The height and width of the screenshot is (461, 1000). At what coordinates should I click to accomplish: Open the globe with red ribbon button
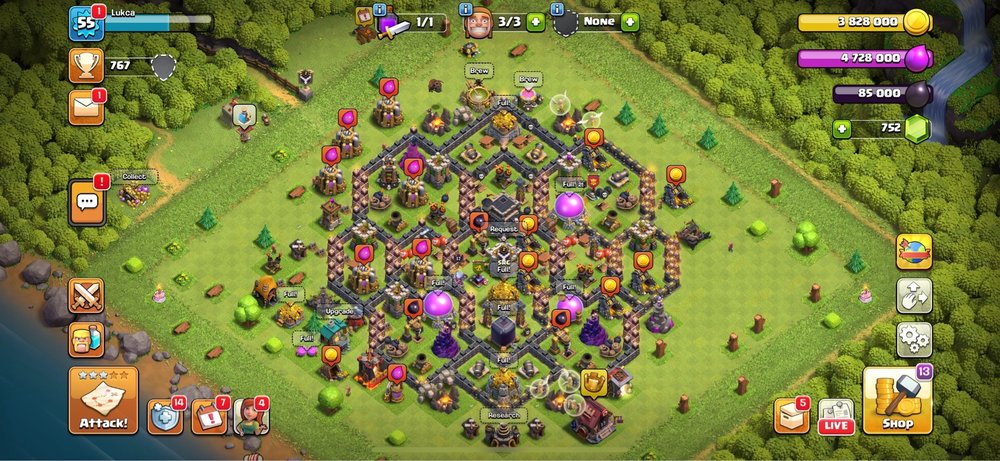click(x=913, y=252)
